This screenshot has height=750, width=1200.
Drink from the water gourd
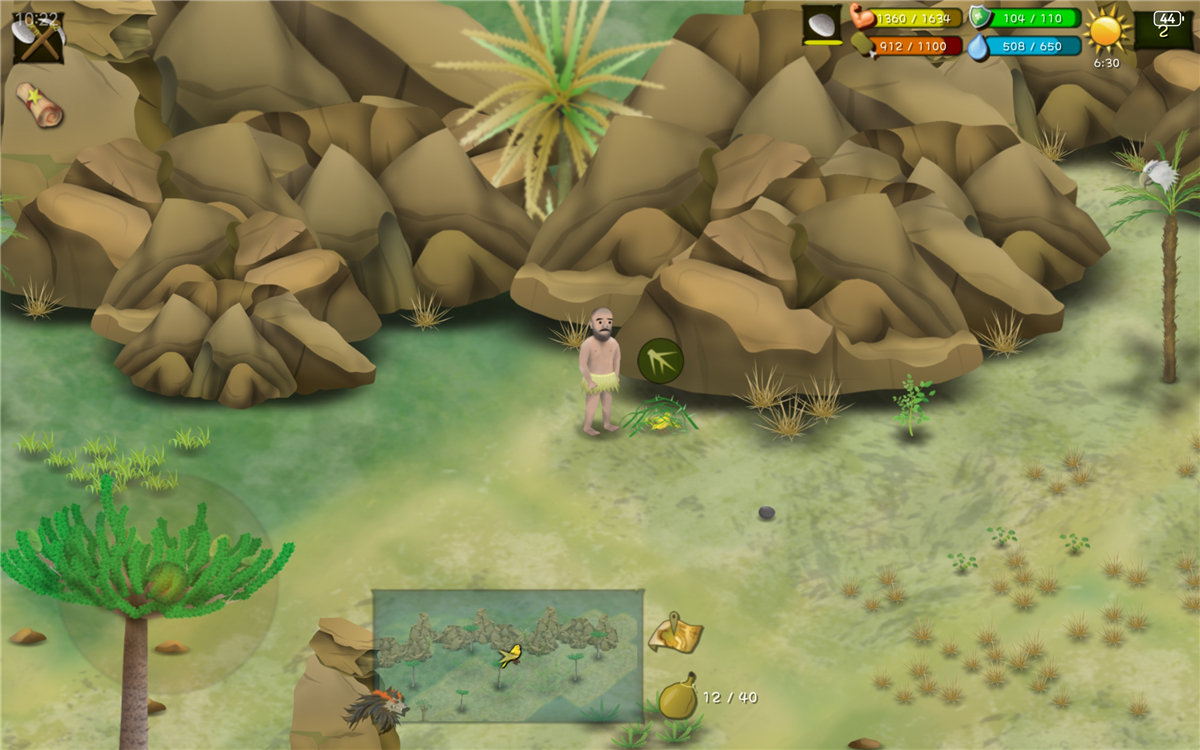[x=678, y=697]
